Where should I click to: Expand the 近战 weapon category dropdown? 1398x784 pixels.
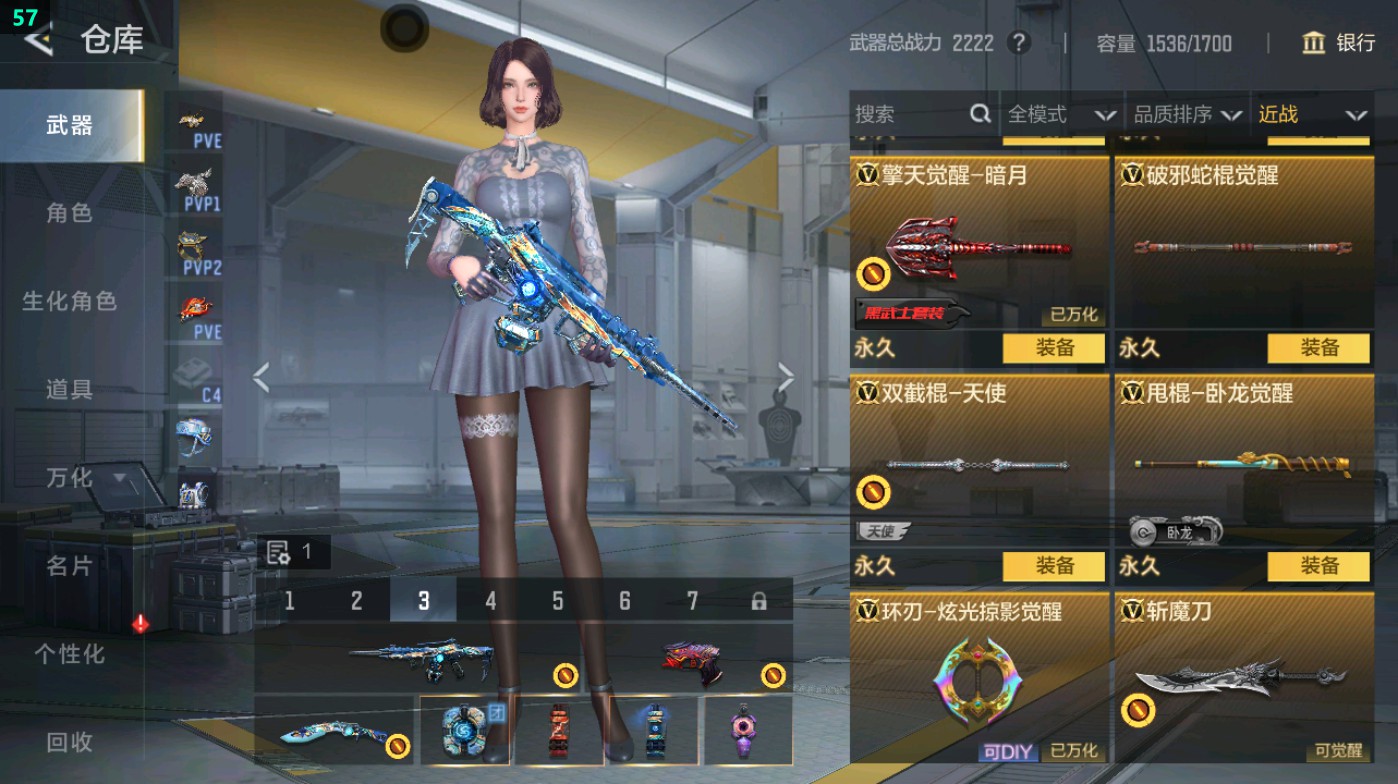click(1315, 115)
